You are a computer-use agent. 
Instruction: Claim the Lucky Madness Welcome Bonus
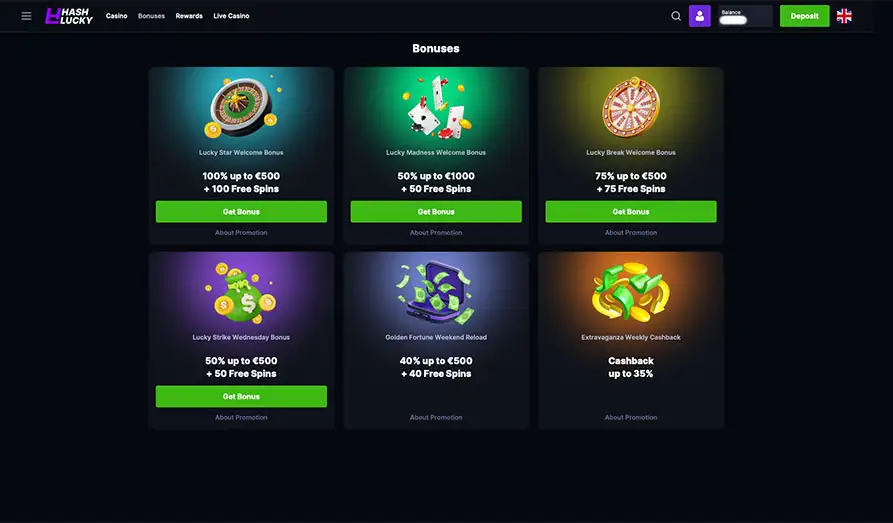[436, 212]
